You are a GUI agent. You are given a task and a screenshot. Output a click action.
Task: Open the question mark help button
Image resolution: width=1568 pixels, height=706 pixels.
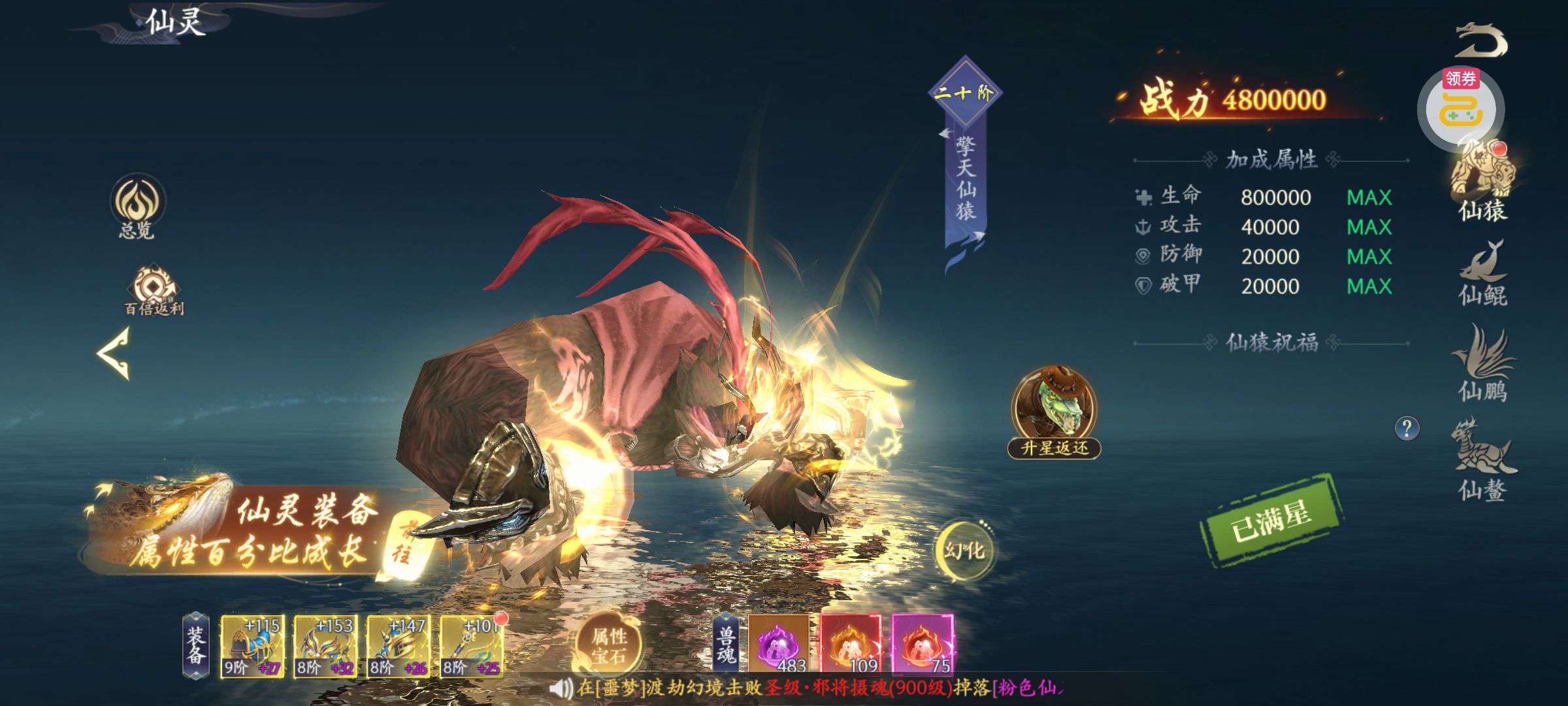[x=1407, y=429]
